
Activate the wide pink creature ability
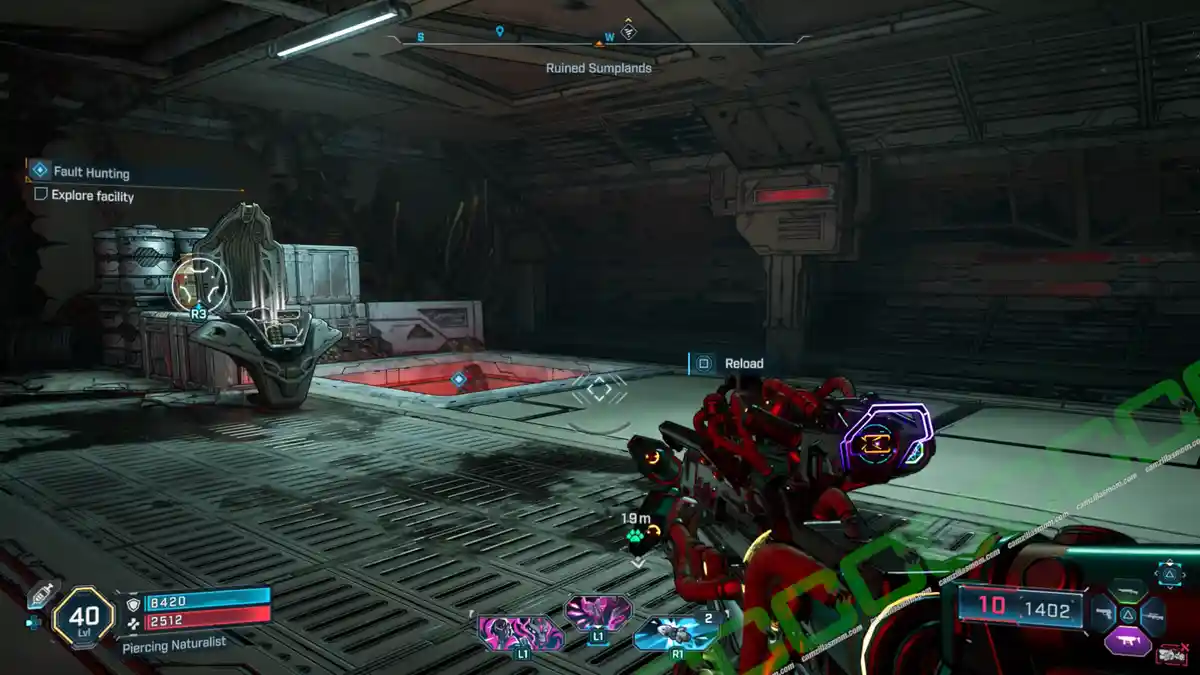click(x=520, y=632)
